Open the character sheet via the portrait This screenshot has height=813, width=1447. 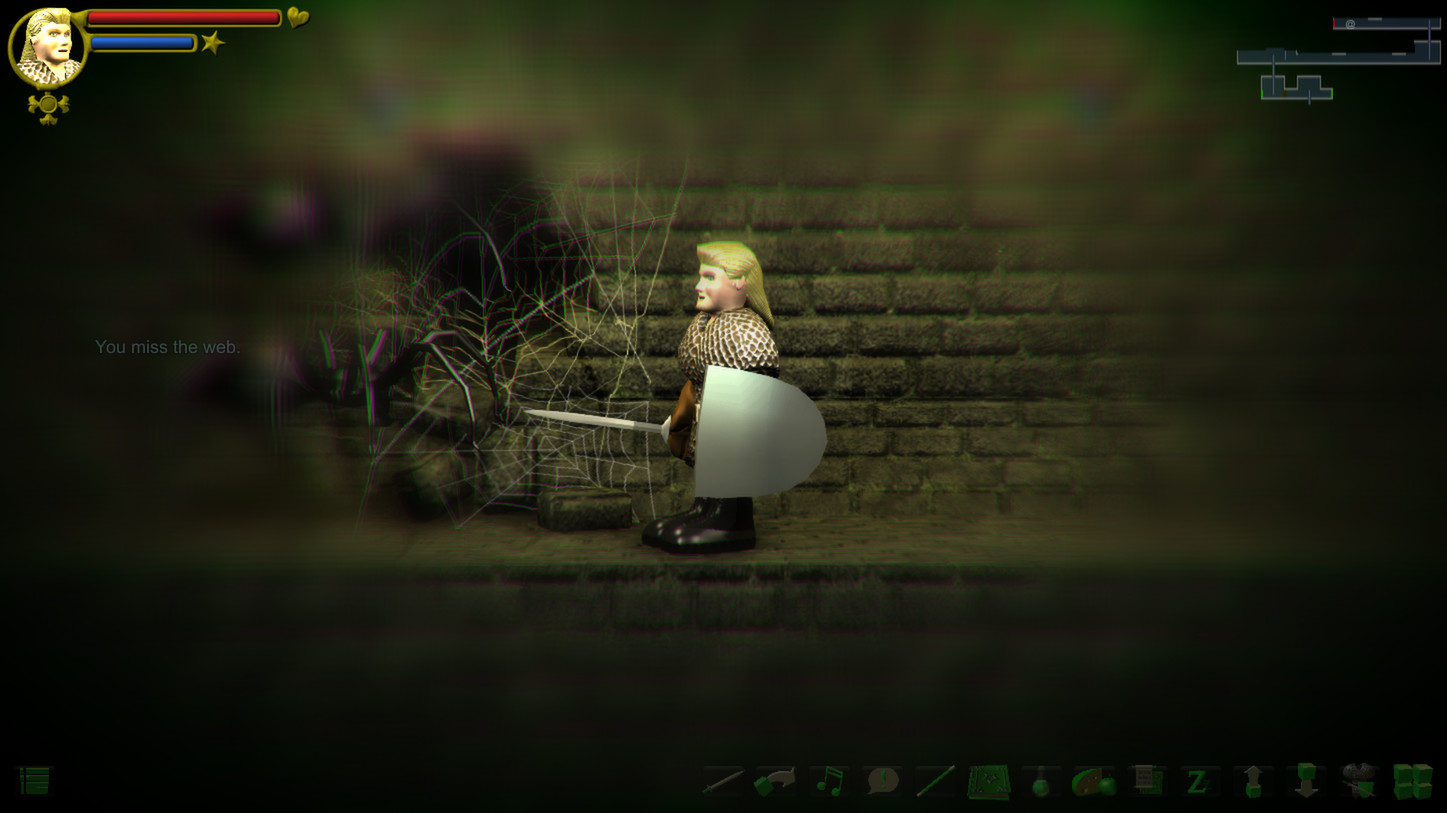point(48,44)
